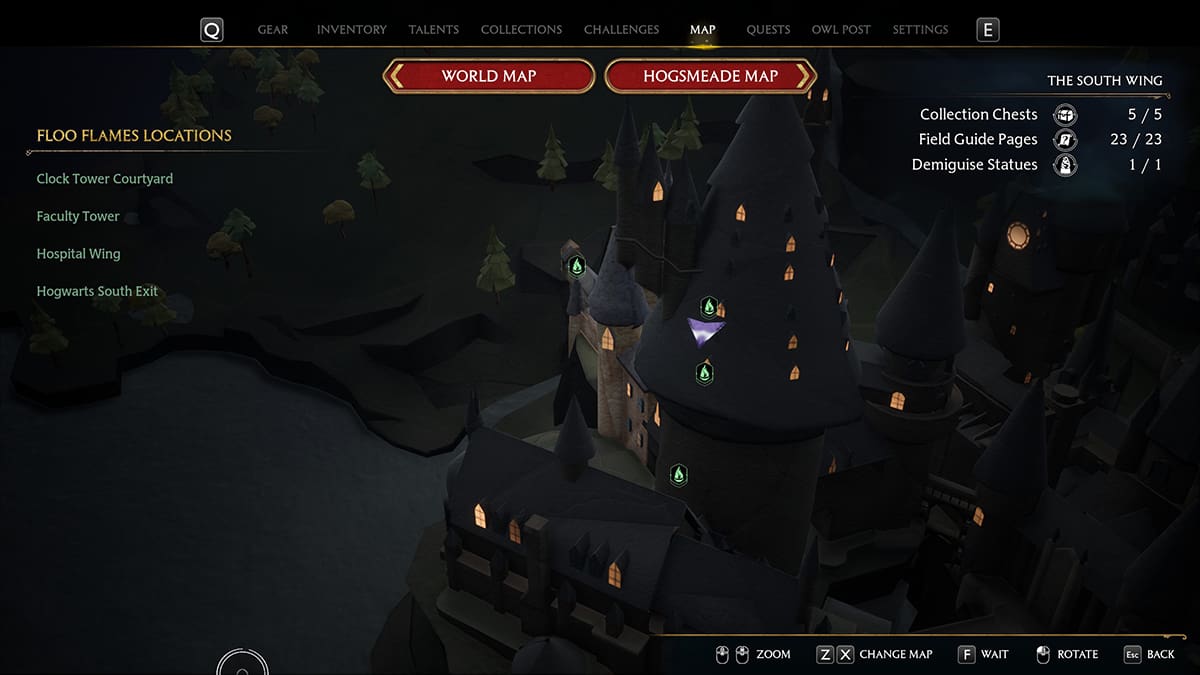Viewport: 1200px width, 675px height.
Task: Choose Faculty Tower from Floo Flames list
Action: click(78, 216)
